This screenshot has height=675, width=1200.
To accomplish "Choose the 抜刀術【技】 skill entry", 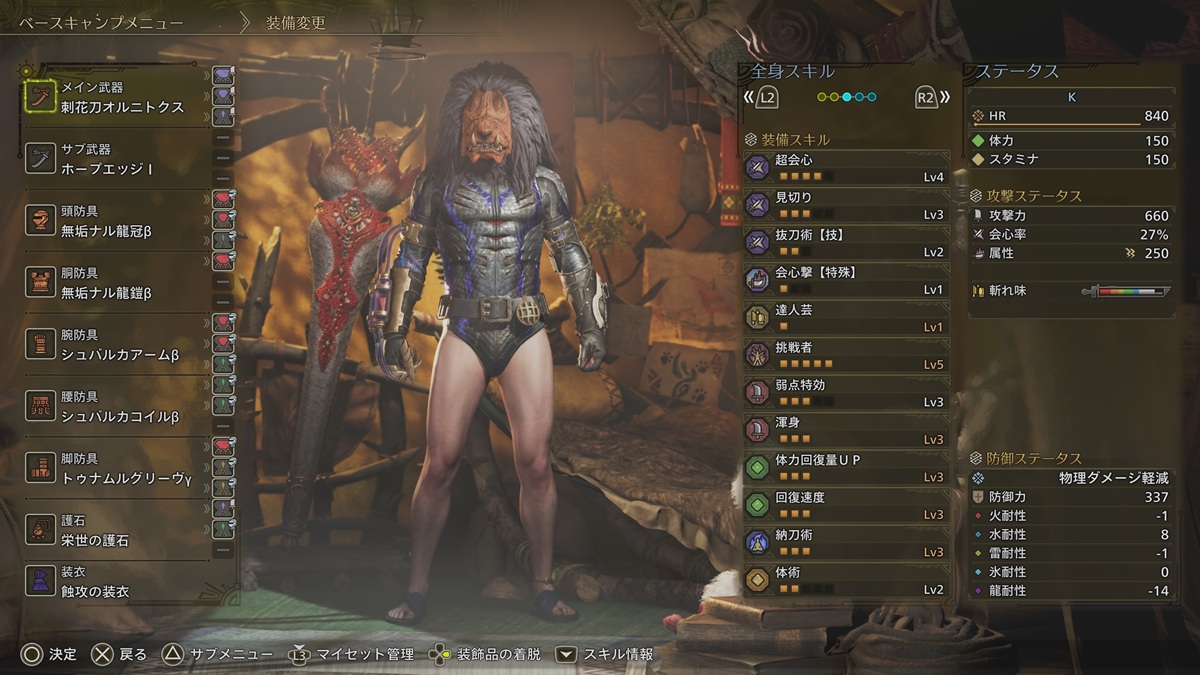I will point(845,241).
